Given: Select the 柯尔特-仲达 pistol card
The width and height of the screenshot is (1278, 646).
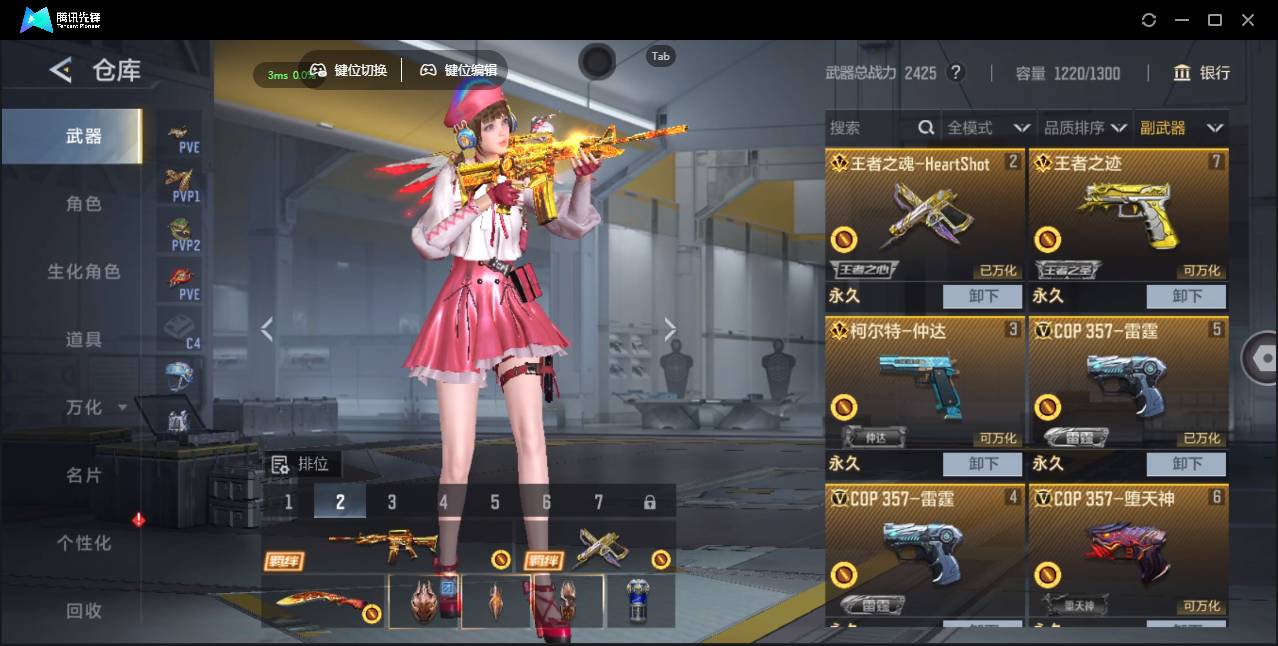Looking at the screenshot, I should 924,383.
